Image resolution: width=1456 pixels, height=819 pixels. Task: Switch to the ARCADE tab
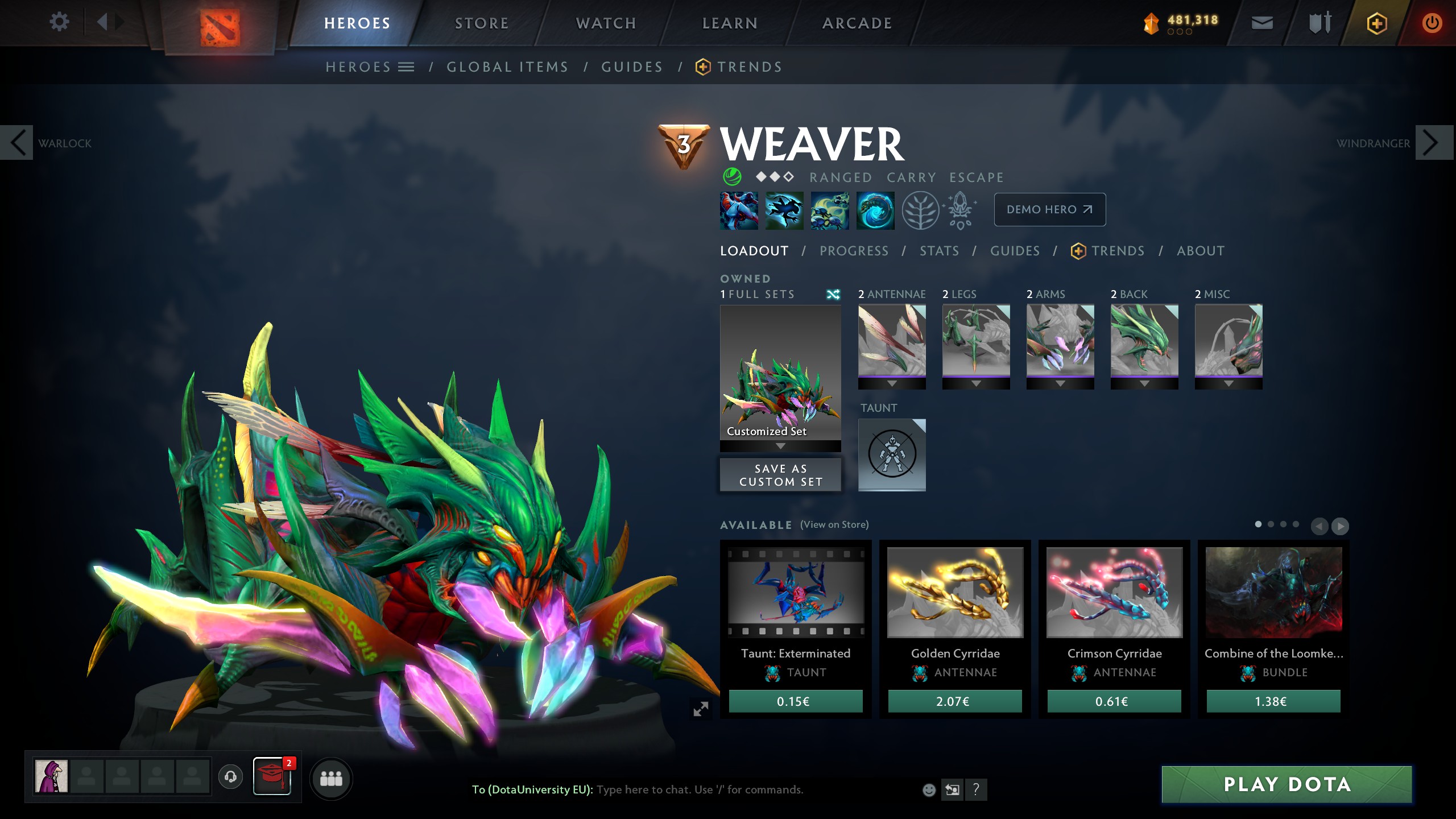(857, 23)
